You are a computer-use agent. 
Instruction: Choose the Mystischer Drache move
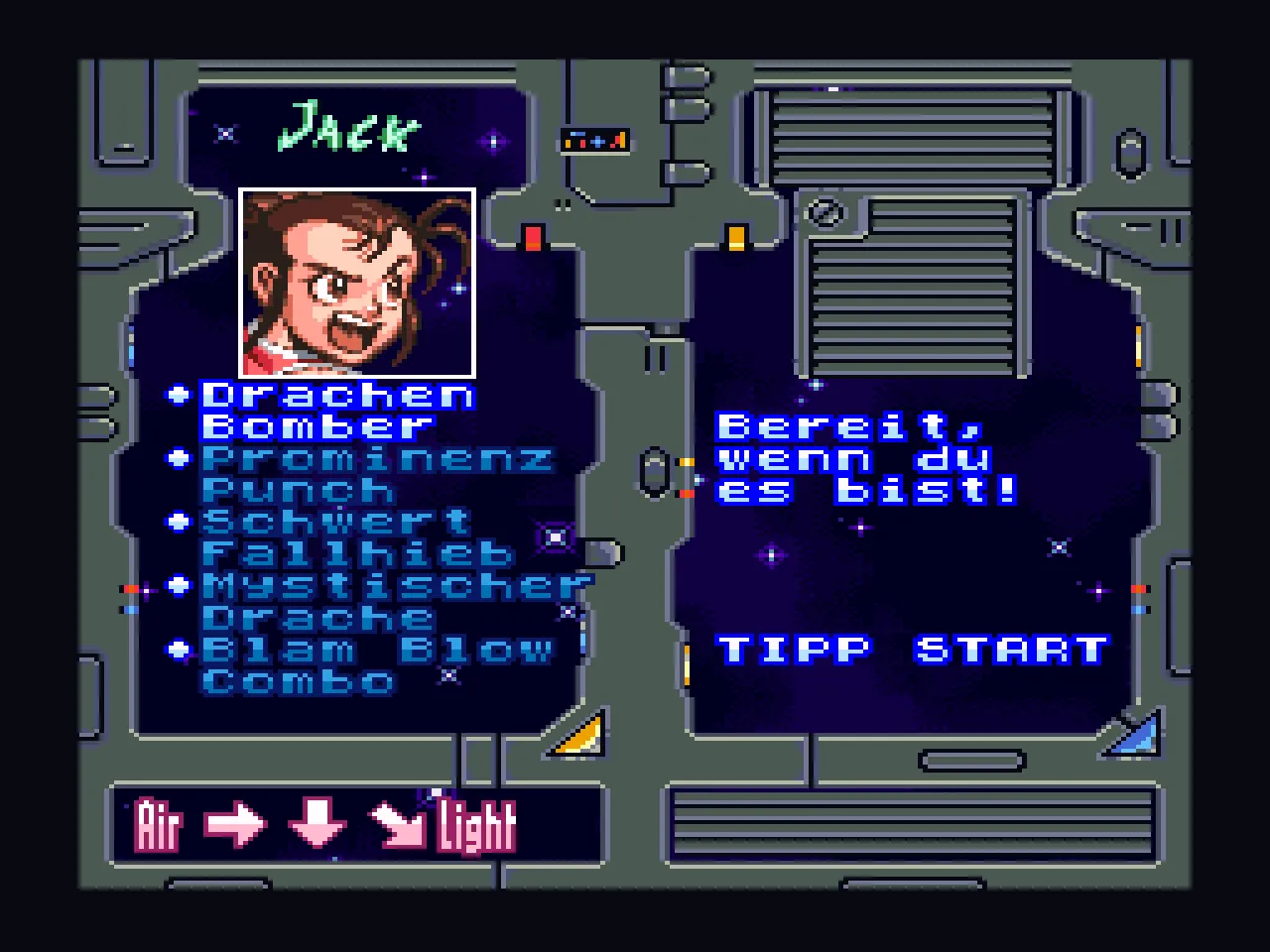tap(395, 601)
